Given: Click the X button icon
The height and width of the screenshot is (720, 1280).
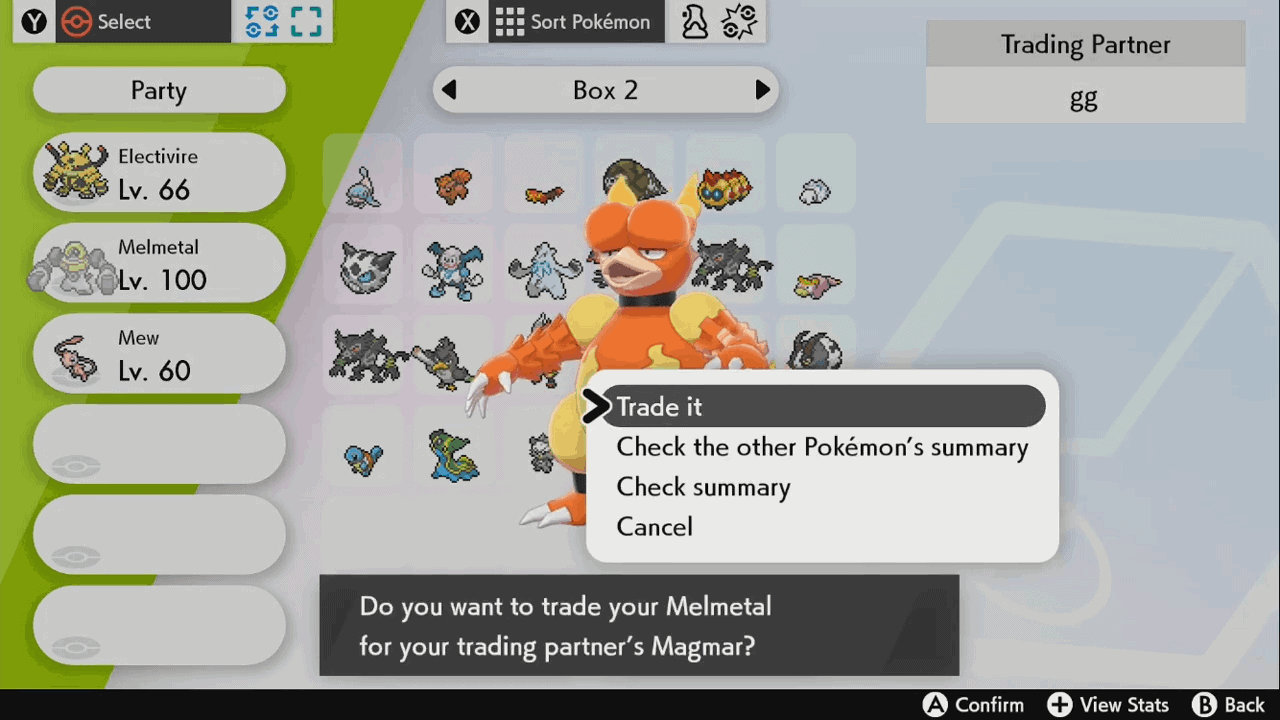Looking at the screenshot, I should click(x=466, y=21).
